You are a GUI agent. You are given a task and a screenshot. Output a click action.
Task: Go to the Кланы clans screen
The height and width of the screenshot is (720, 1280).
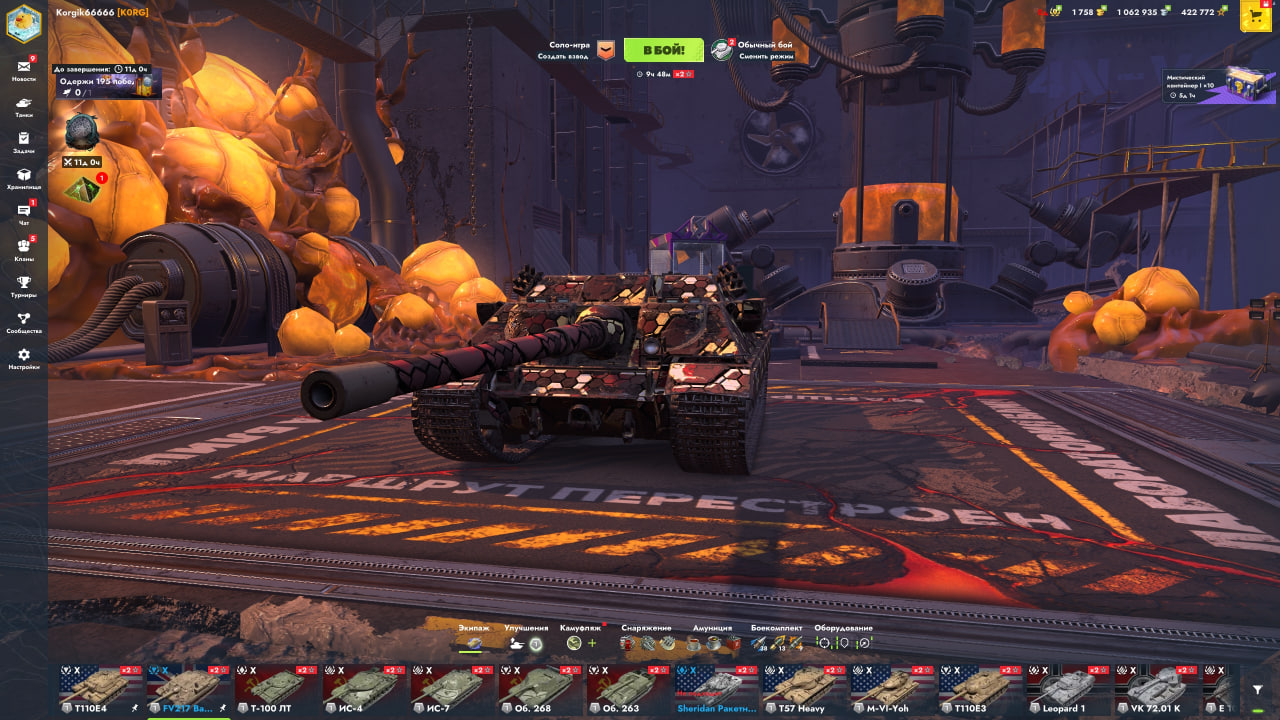[x=24, y=250]
